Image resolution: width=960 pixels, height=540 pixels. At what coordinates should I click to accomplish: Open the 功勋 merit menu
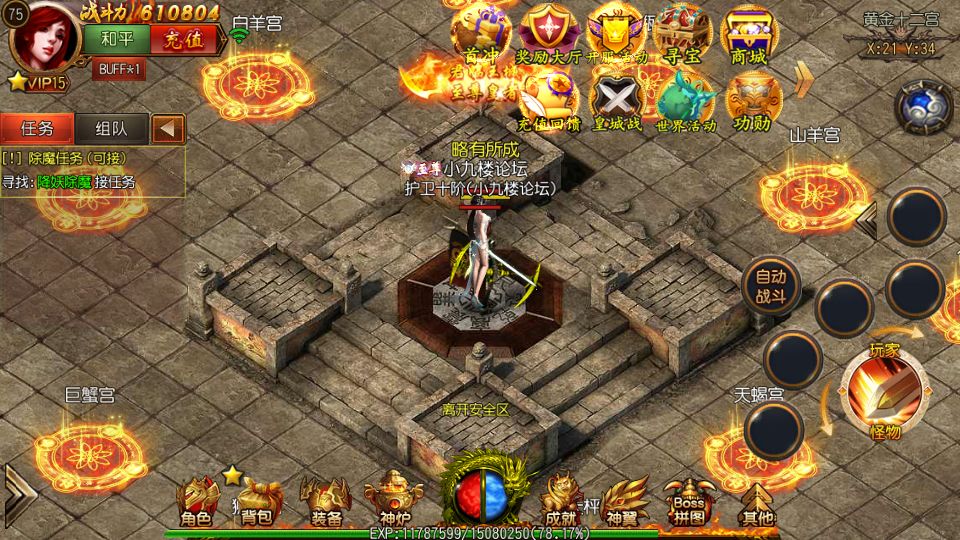click(752, 103)
